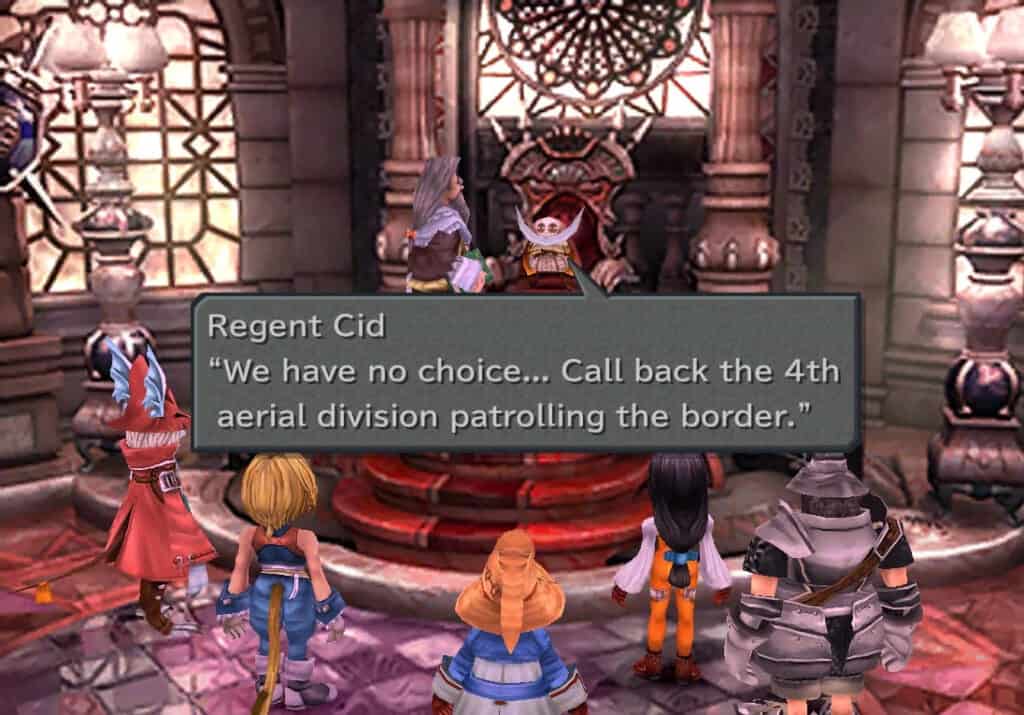Advance Regent Cid's dialogue box

tap(525, 373)
